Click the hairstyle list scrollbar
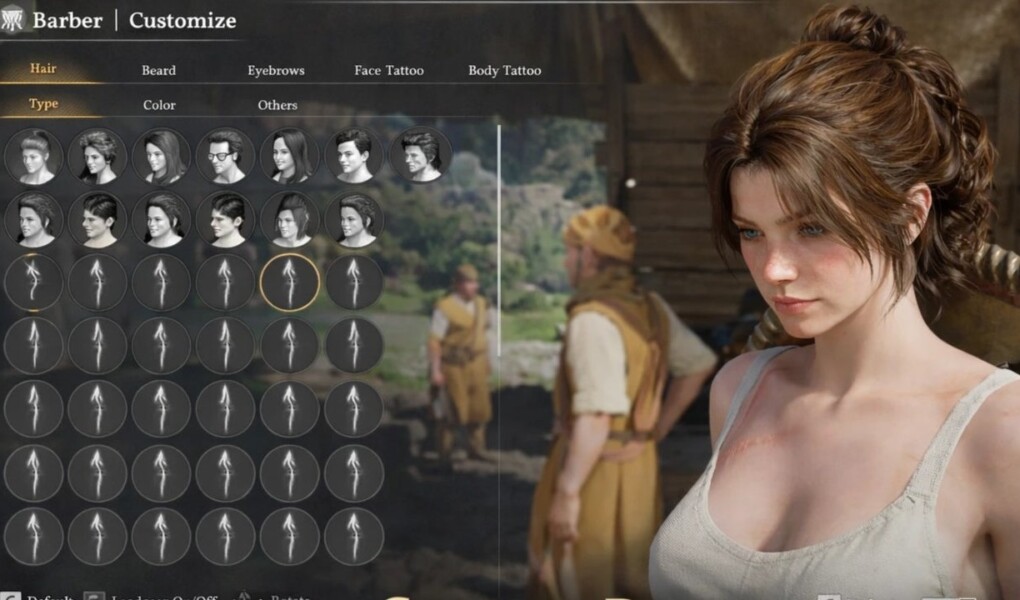The width and height of the screenshot is (1020, 600). click(x=498, y=240)
